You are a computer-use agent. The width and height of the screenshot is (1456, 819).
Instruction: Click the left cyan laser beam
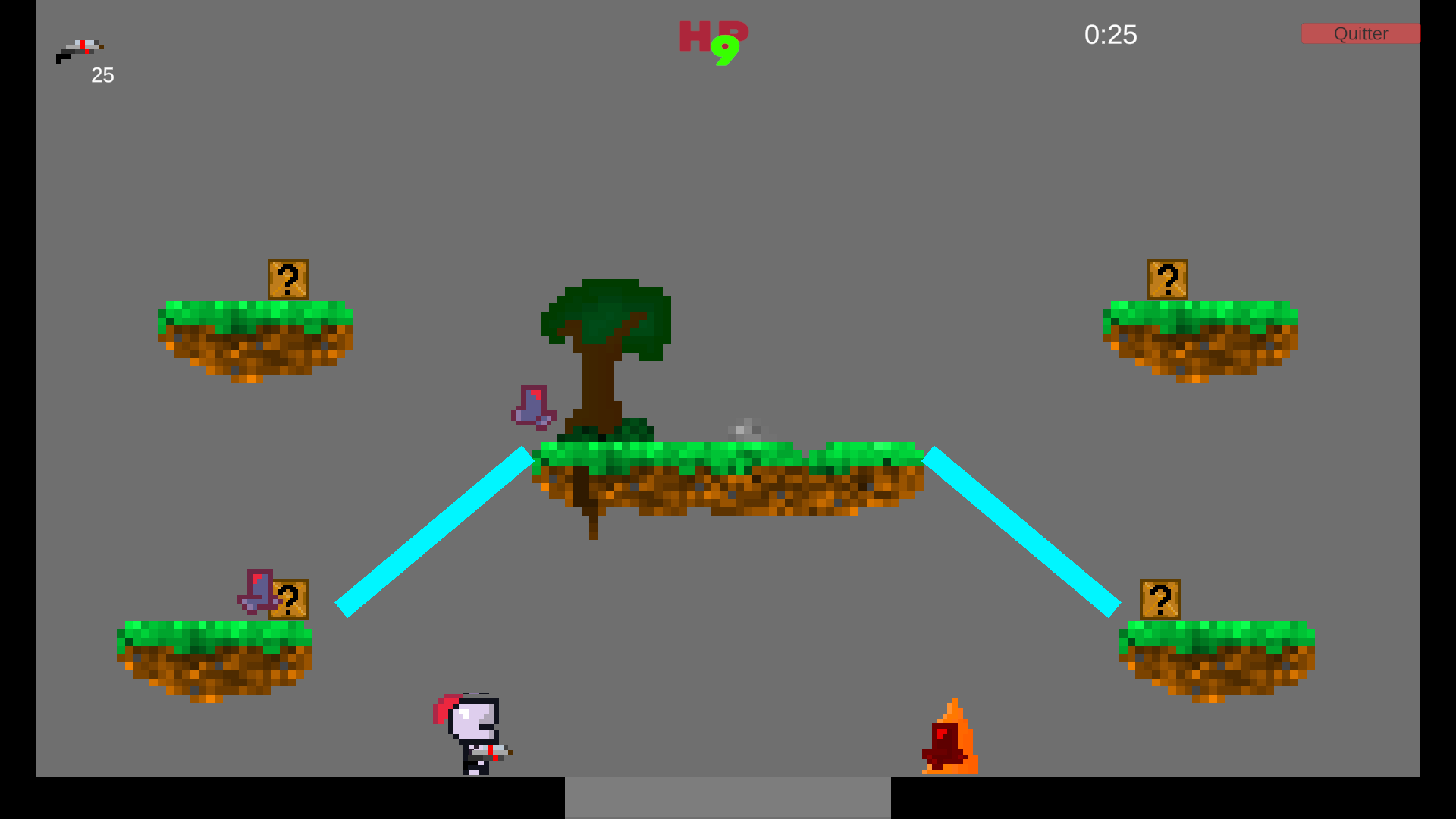[x=432, y=531]
